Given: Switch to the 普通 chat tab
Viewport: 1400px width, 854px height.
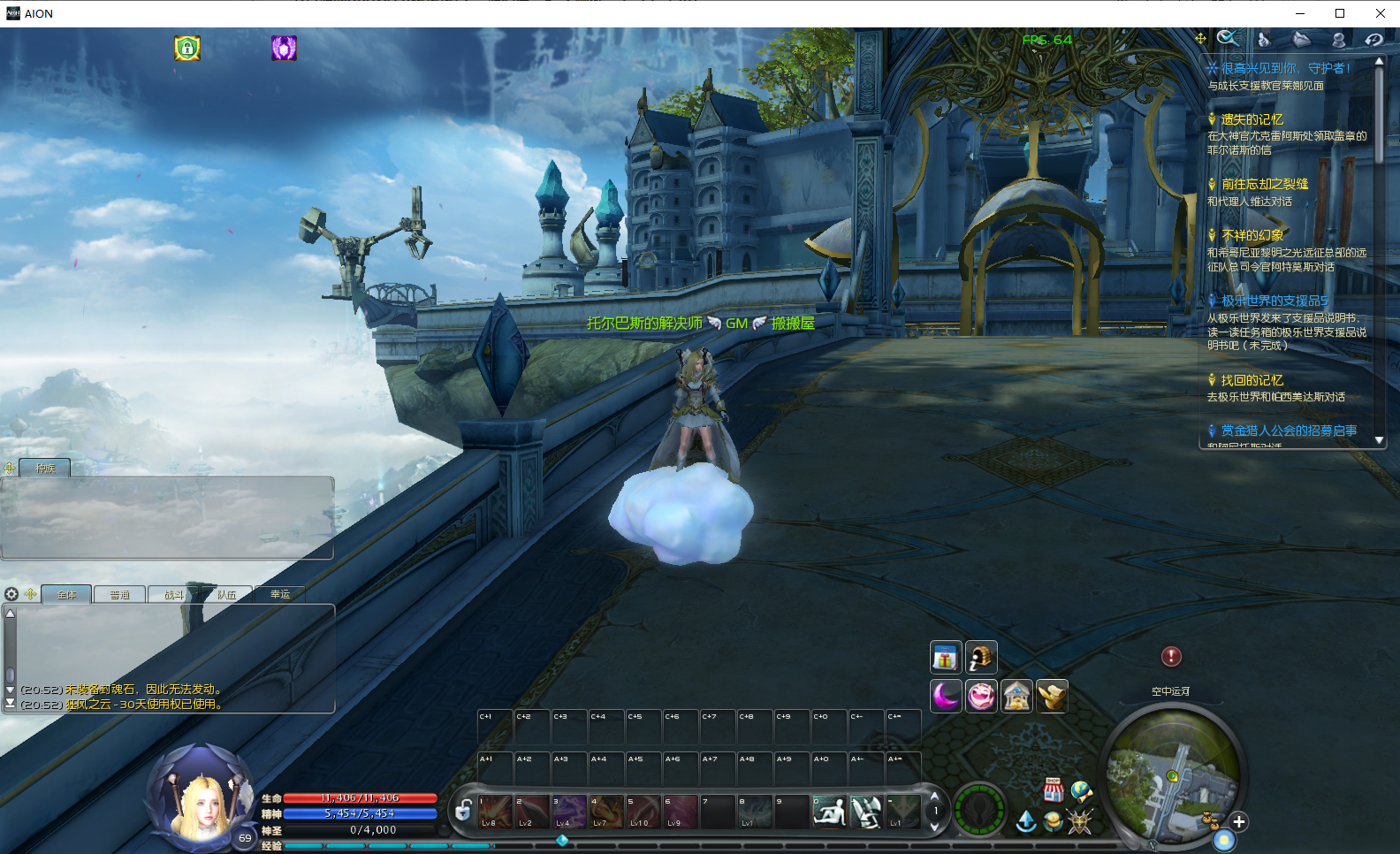Looking at the screenshot, I should pyautogui.click(x=120, y=595).
